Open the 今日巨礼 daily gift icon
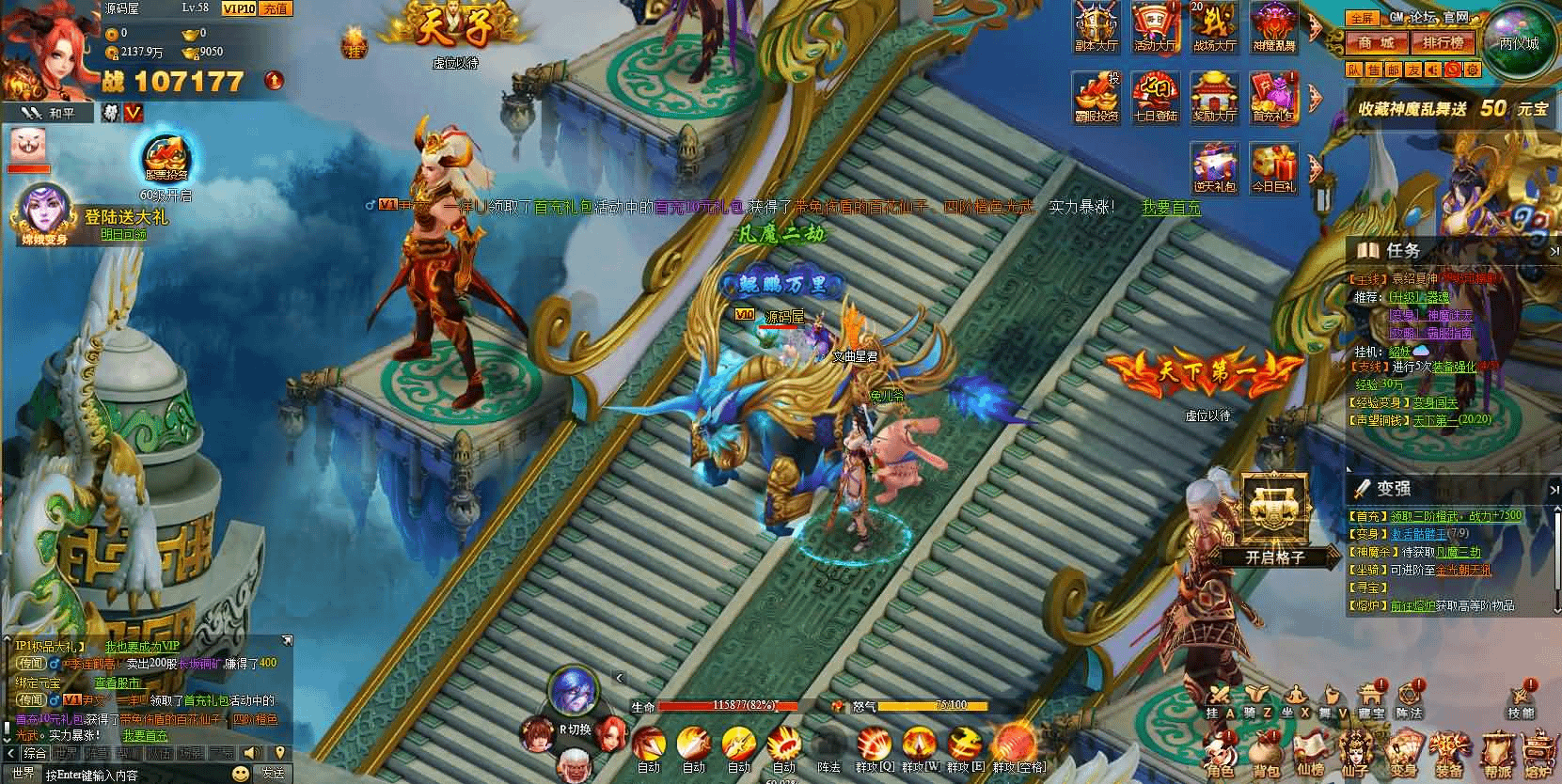The height and width of the screenshot is (784, 1562). coord(1272,167)
